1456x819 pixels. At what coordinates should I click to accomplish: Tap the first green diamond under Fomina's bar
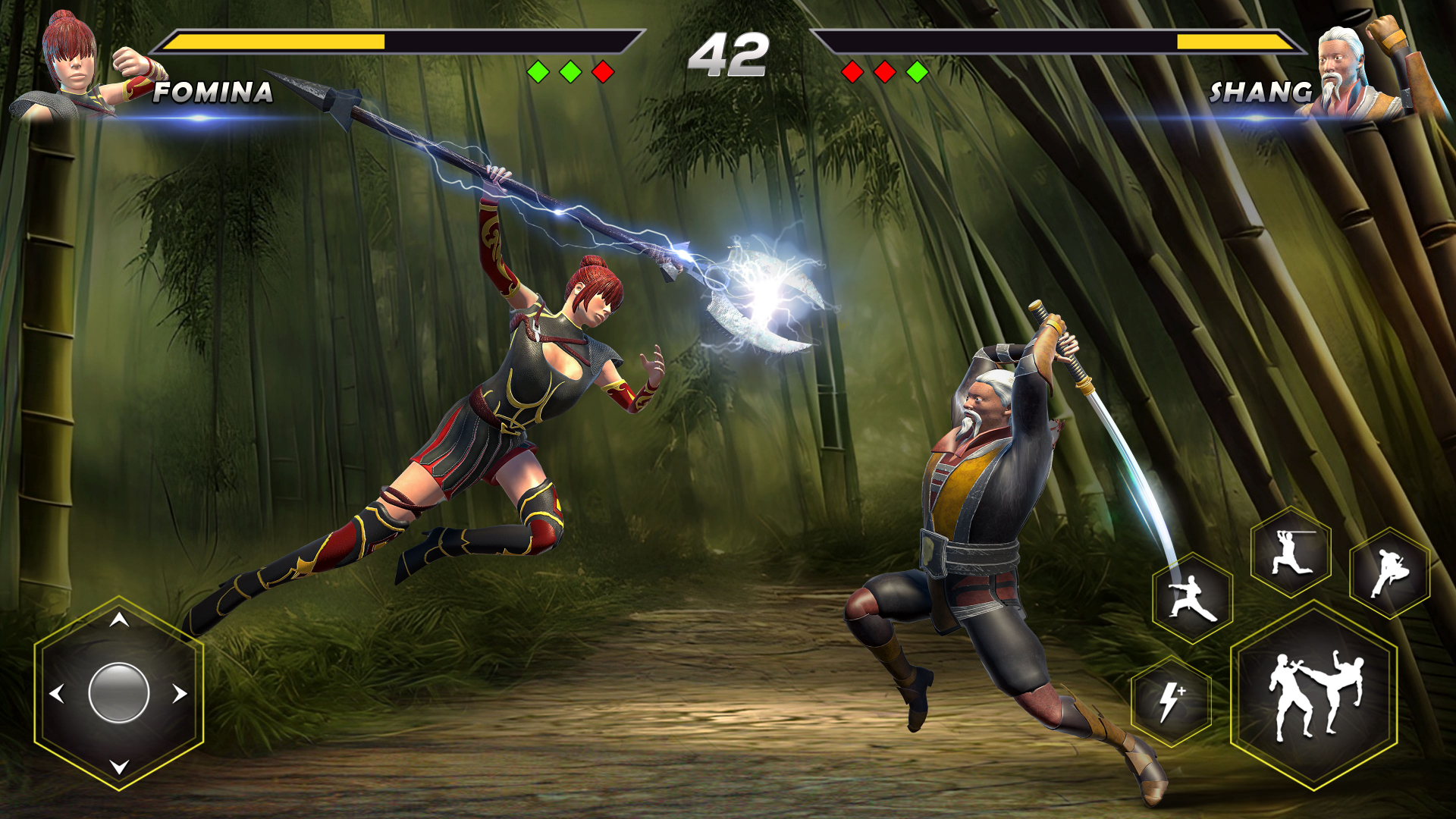[540, 71]
